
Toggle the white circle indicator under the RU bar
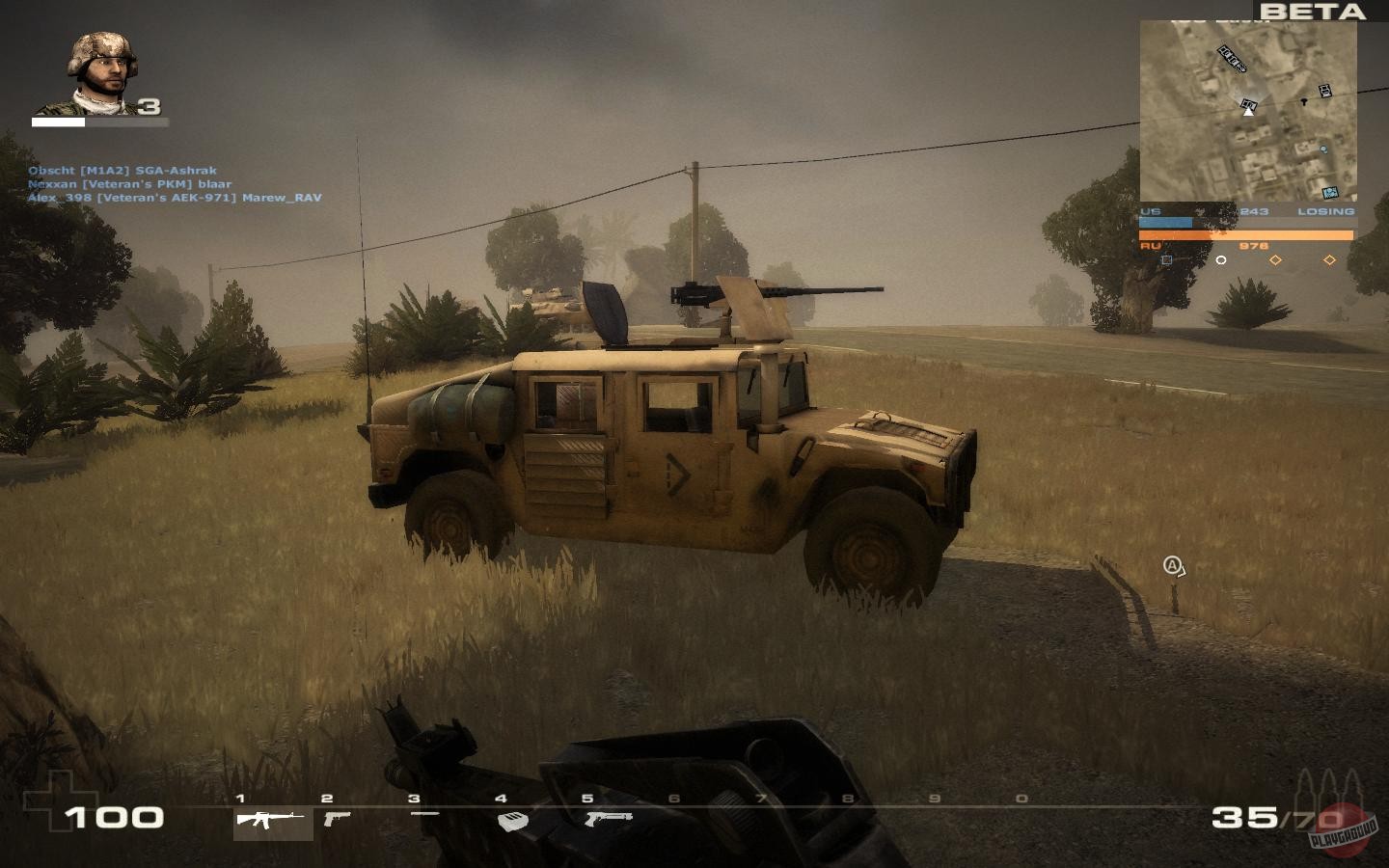coord(1221,260)
